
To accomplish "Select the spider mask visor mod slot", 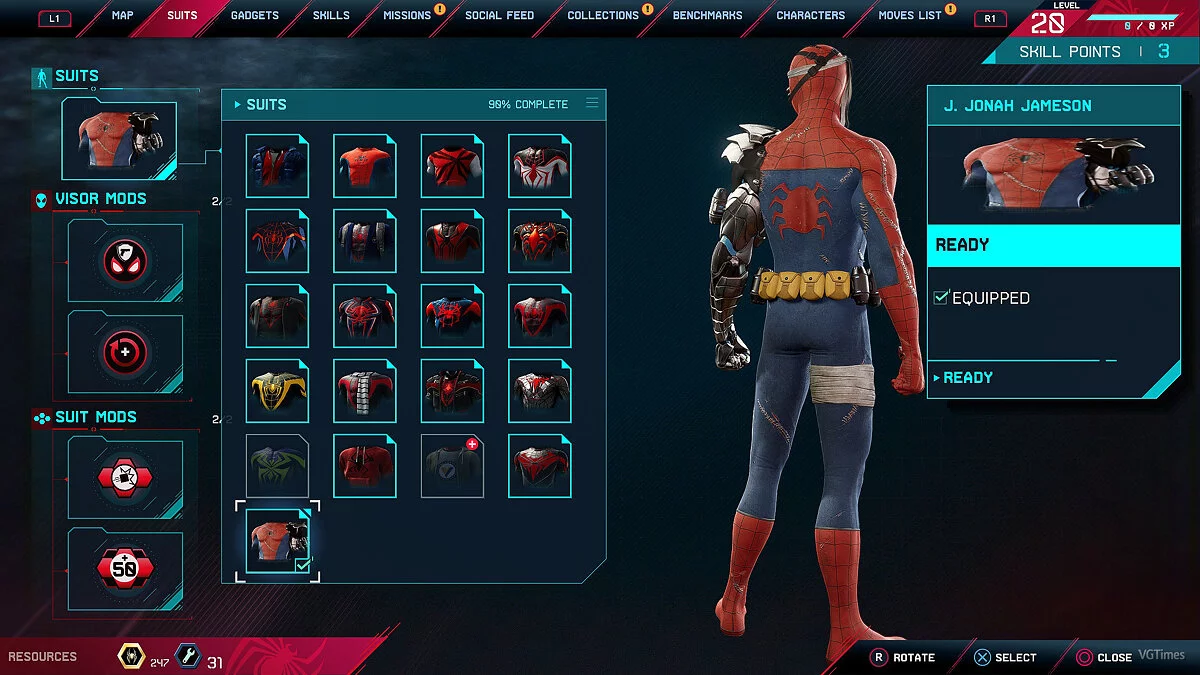I will coord(126,262).
